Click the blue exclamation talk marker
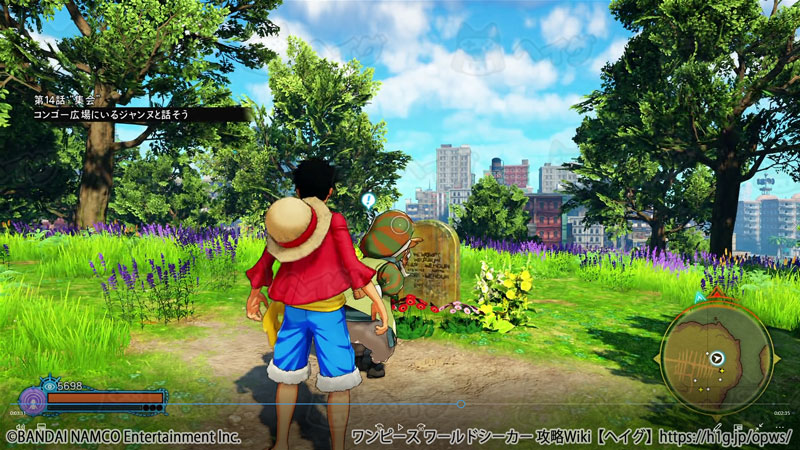800x450 pixels. (368, 200)
